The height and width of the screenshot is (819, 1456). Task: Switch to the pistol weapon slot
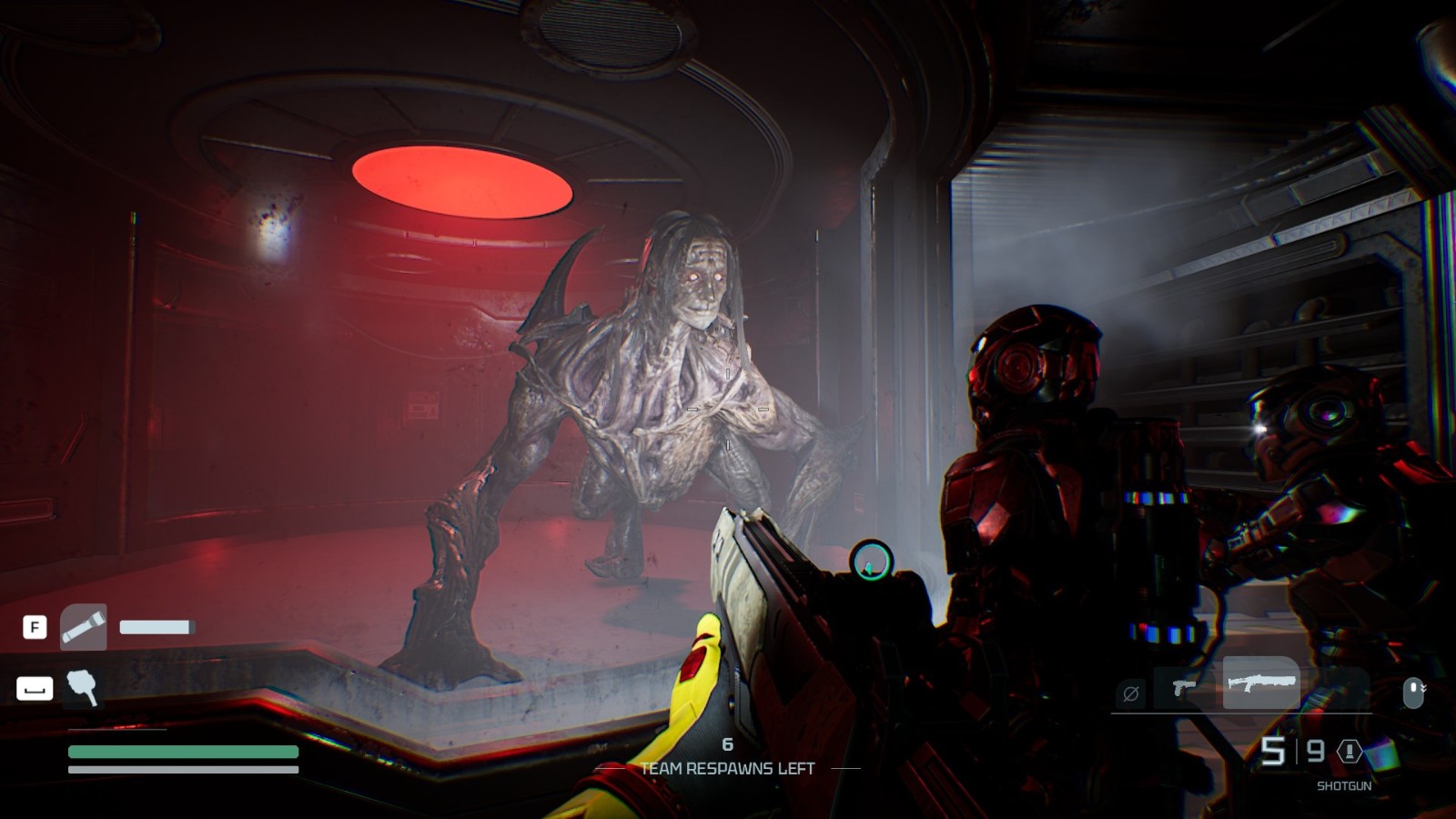1183,687
